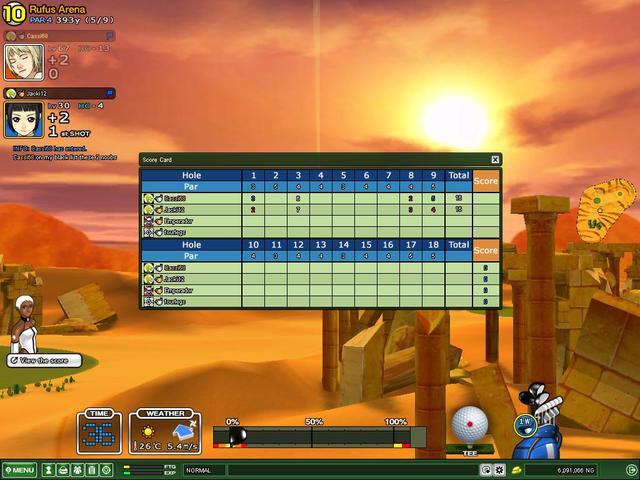Screen dimensions: 640x480
Task: Click the power shot gauge bar
Action: 320,436
